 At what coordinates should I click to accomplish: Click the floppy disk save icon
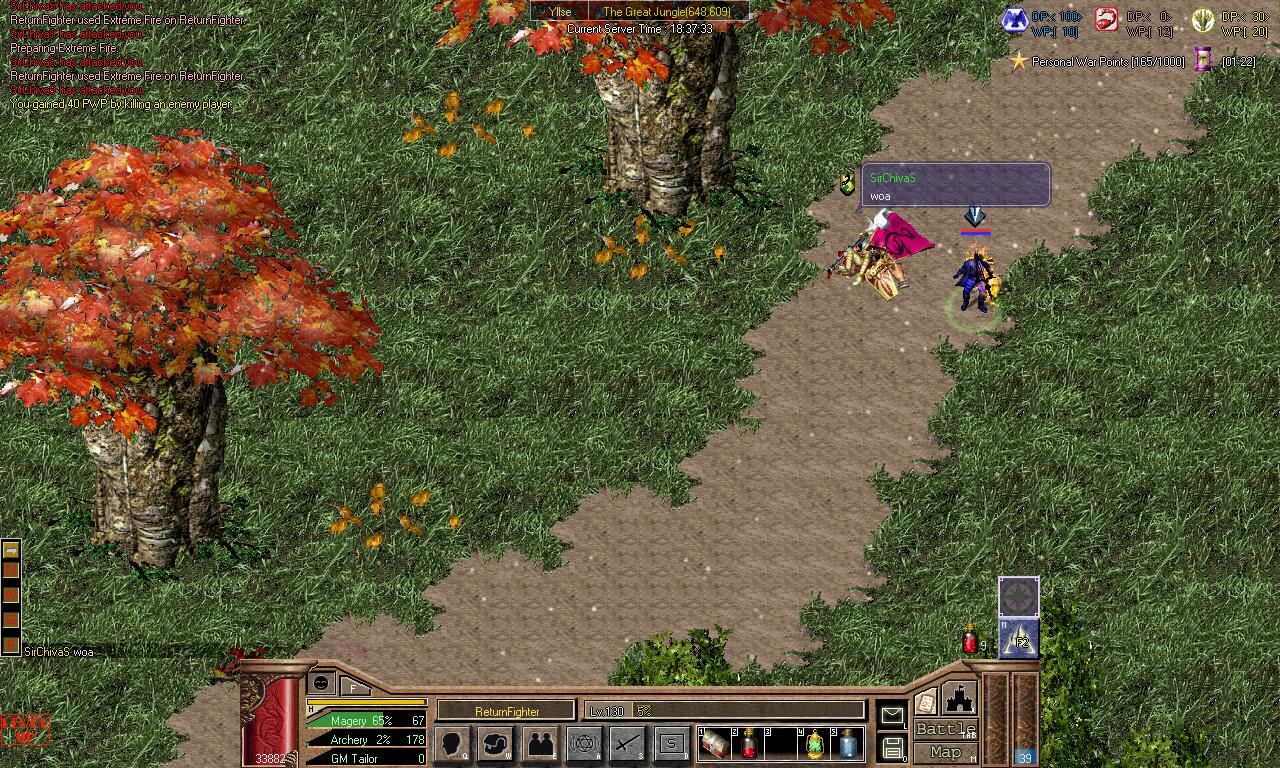coord(892,746)
